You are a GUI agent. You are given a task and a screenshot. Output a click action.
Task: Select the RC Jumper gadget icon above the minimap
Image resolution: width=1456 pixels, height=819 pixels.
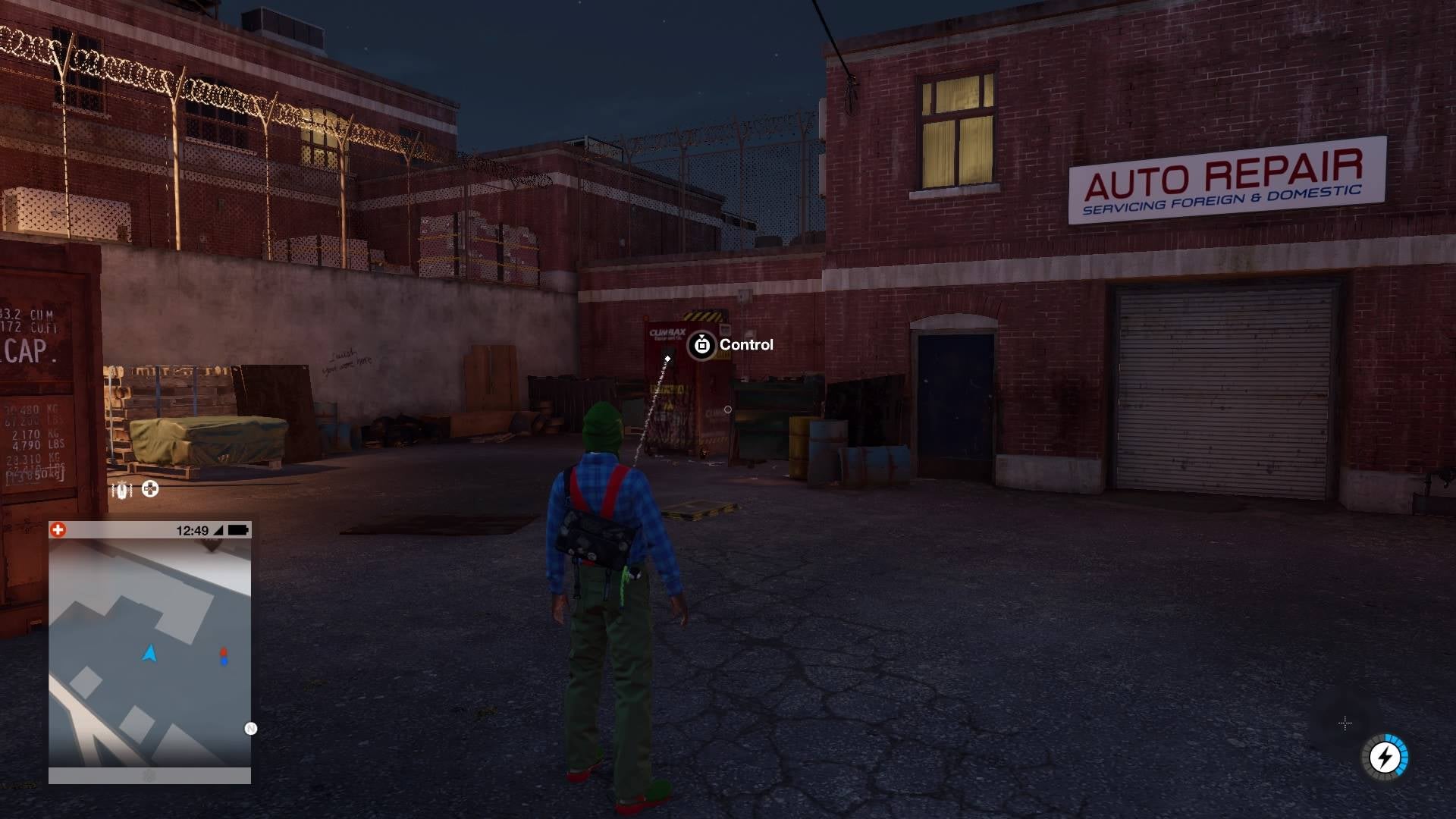click(x=121, y=489)
